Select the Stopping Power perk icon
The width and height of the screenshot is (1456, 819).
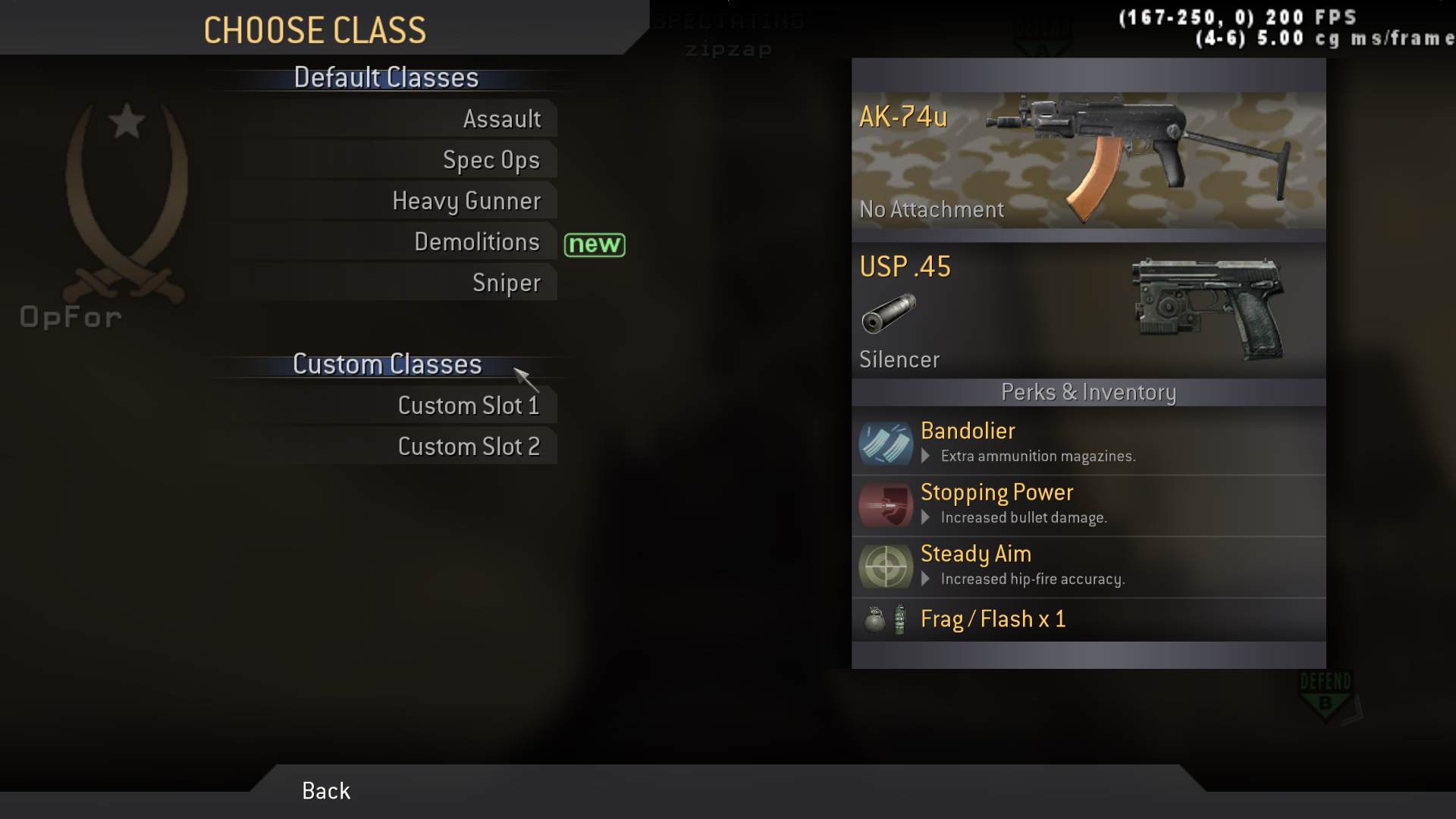[884, 504]
